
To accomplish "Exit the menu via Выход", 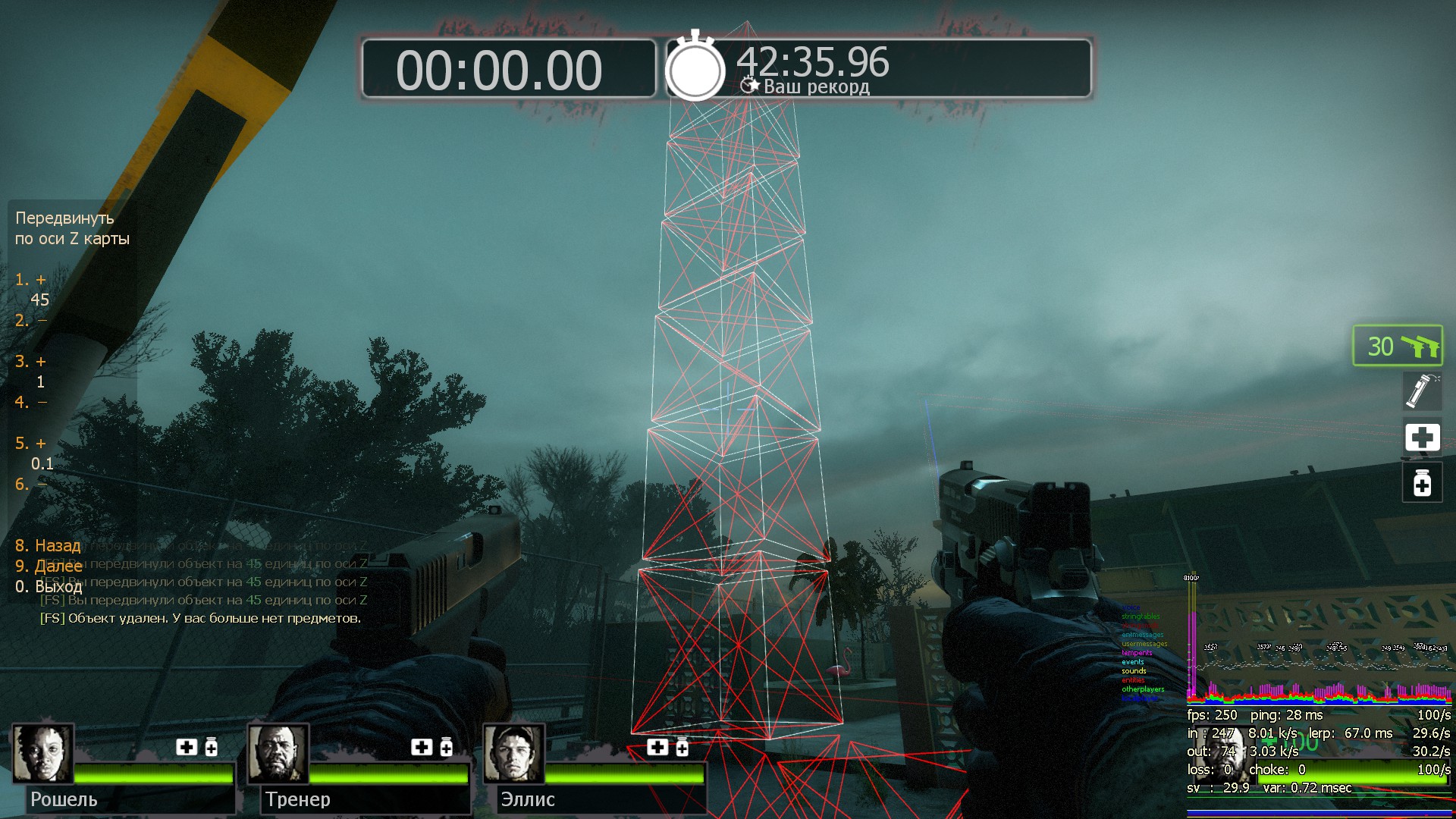I will 49,587.
